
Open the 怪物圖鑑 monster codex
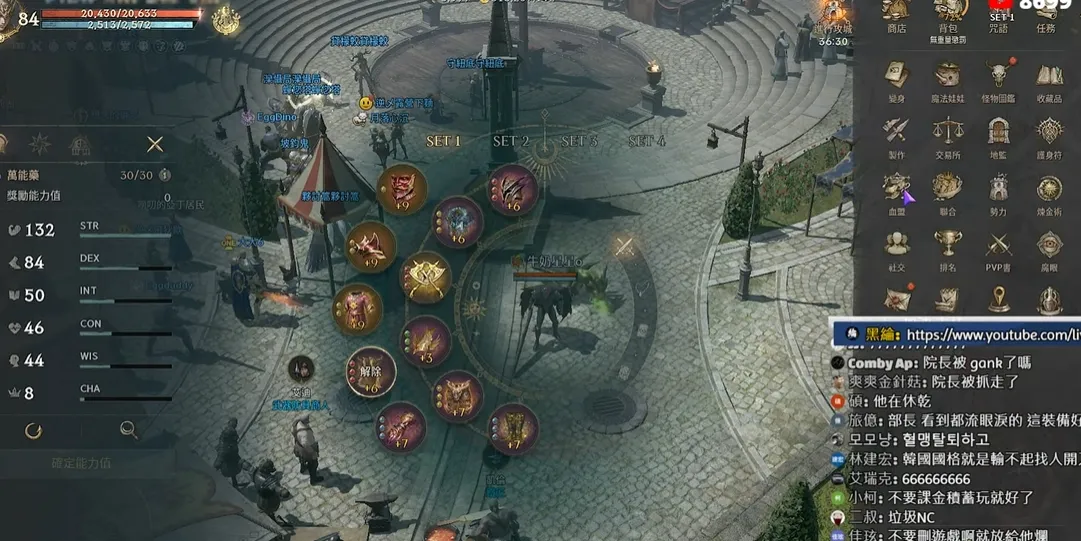tap(998, 79)
